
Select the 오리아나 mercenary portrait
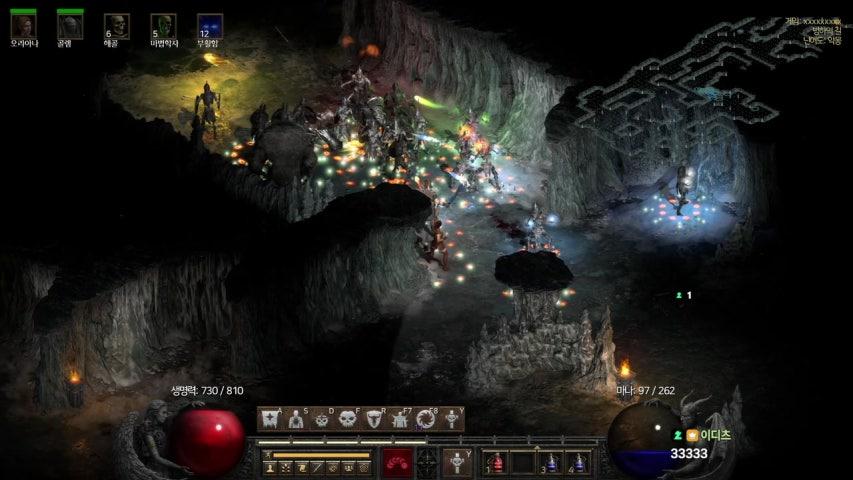[23, 25]
